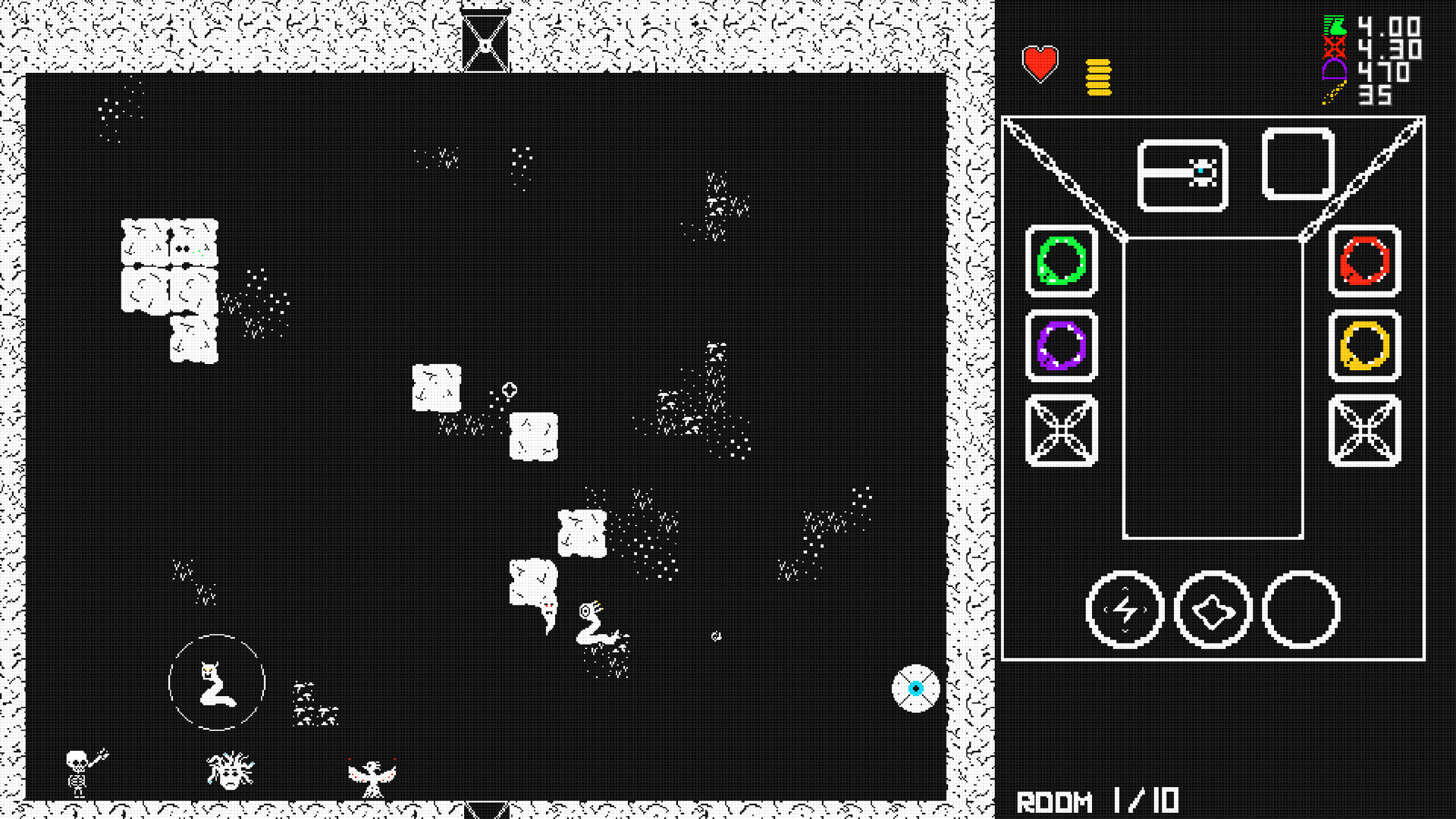The width and height of the screenshot is (1456, 819).
Task: Click the ROOM 1/10 label
Action: [x=1098, y=799]
